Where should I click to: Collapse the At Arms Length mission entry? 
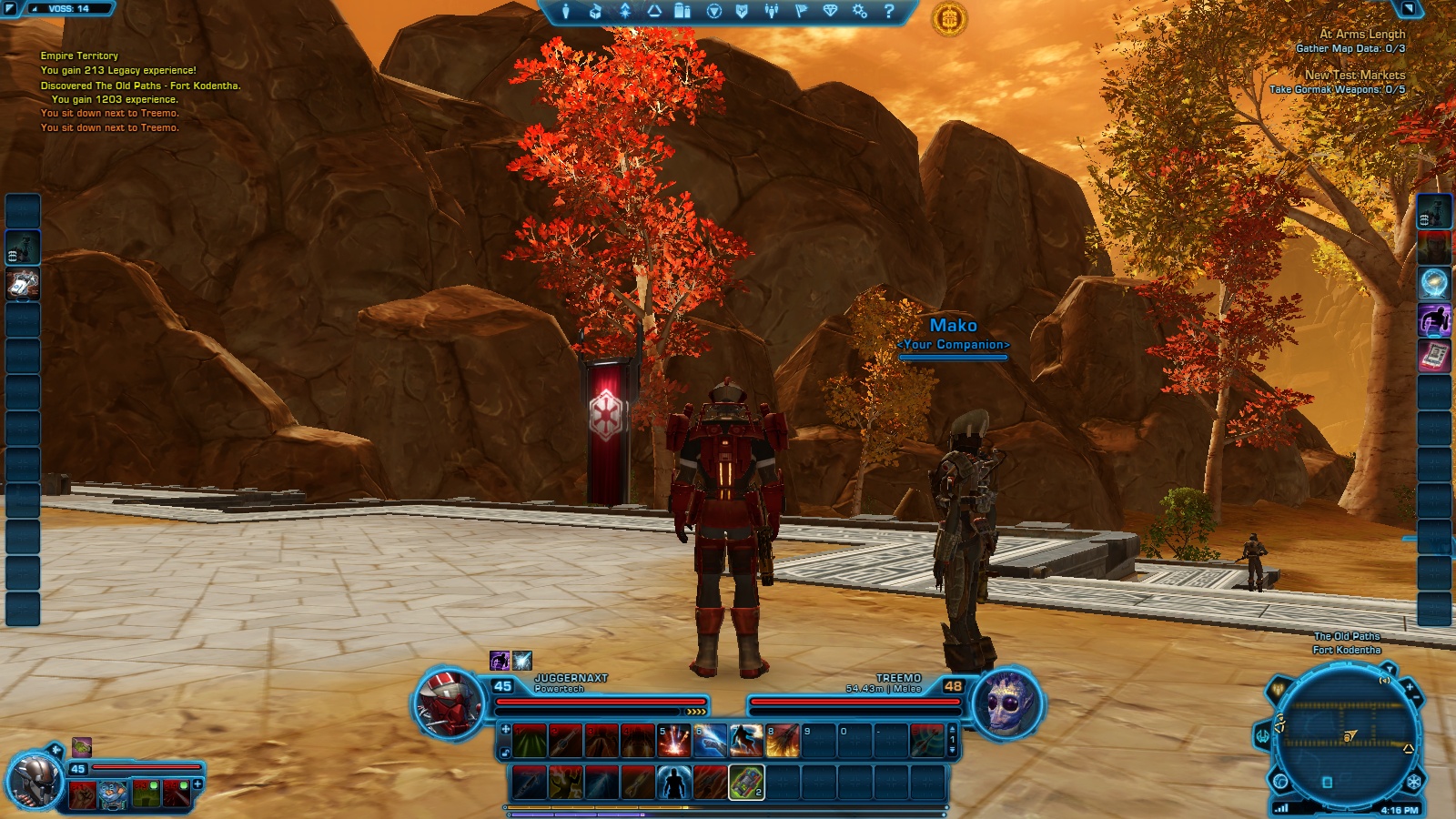coord(1363,34)
